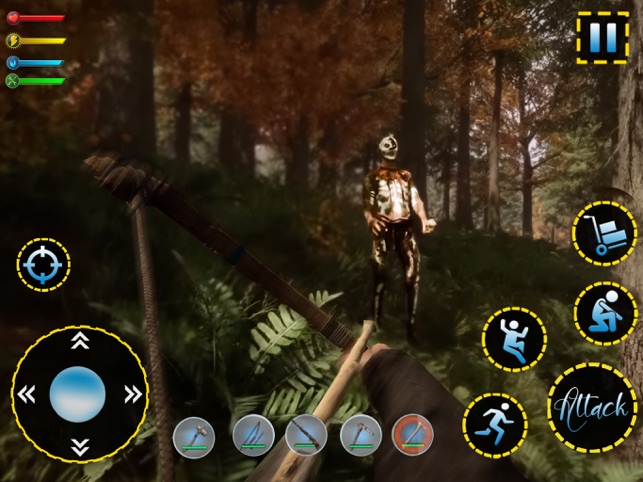The width and height of the screenshot is (643, 482).
Task: Select the hammer weapon slot
Action: coord(194,437)
